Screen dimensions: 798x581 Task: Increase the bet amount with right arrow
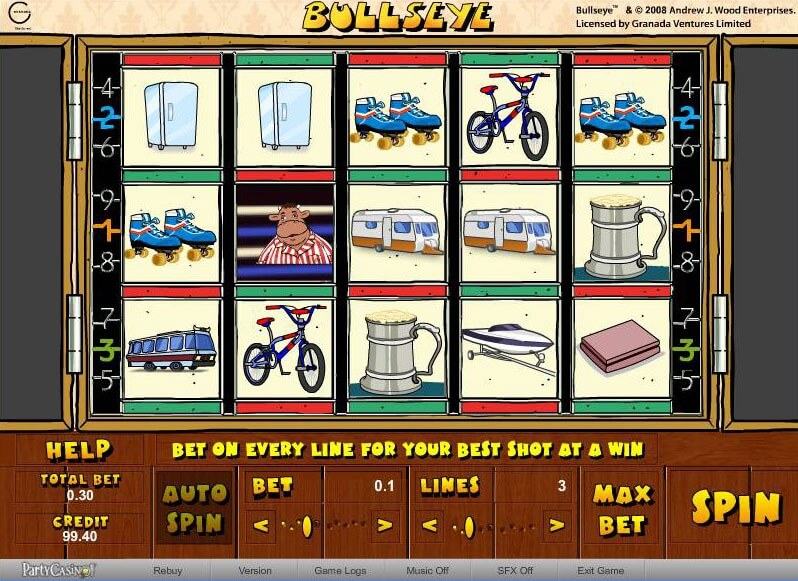(x=384, y=524)
